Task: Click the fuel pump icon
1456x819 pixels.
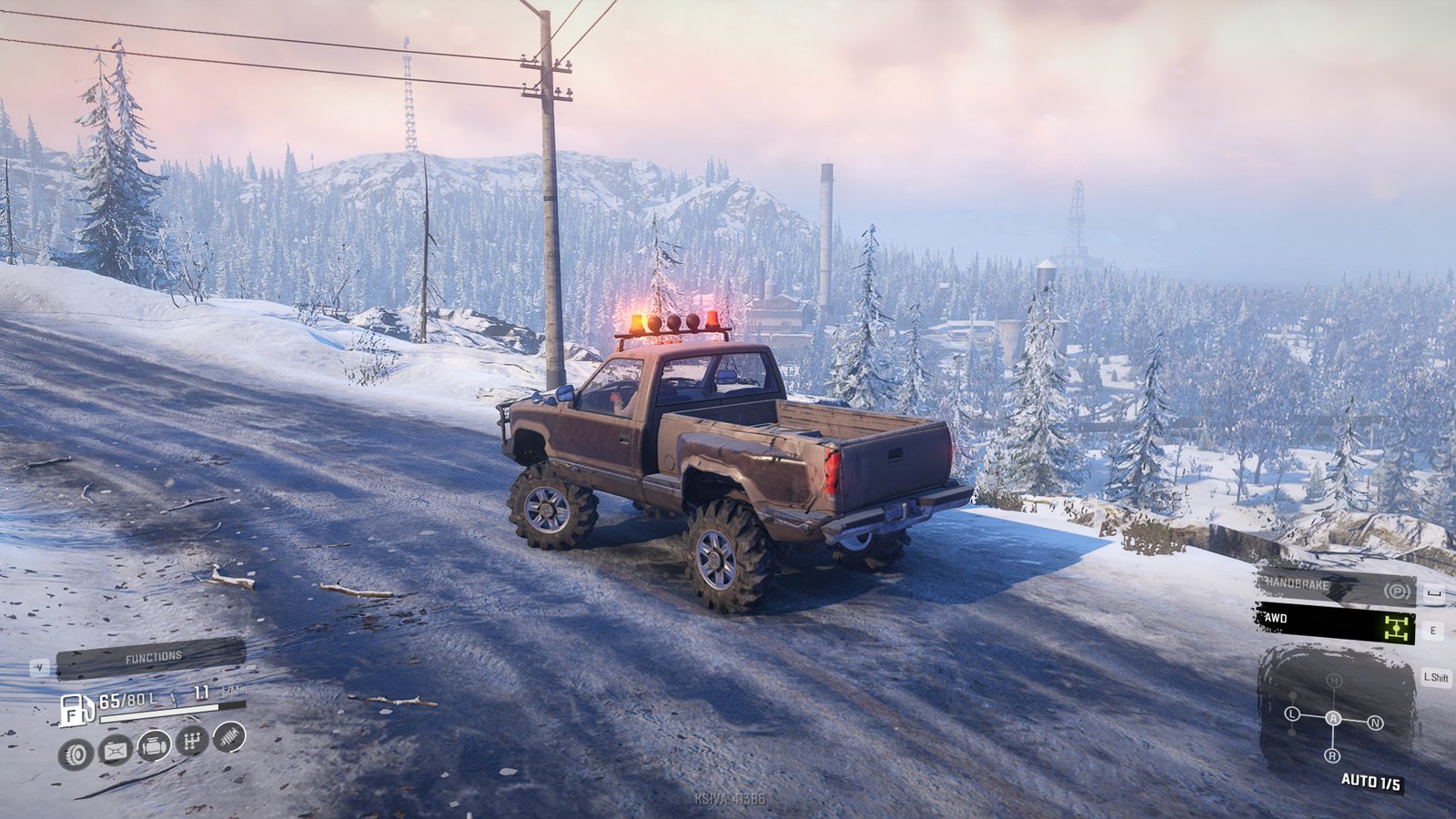Action: coord(76,709)
